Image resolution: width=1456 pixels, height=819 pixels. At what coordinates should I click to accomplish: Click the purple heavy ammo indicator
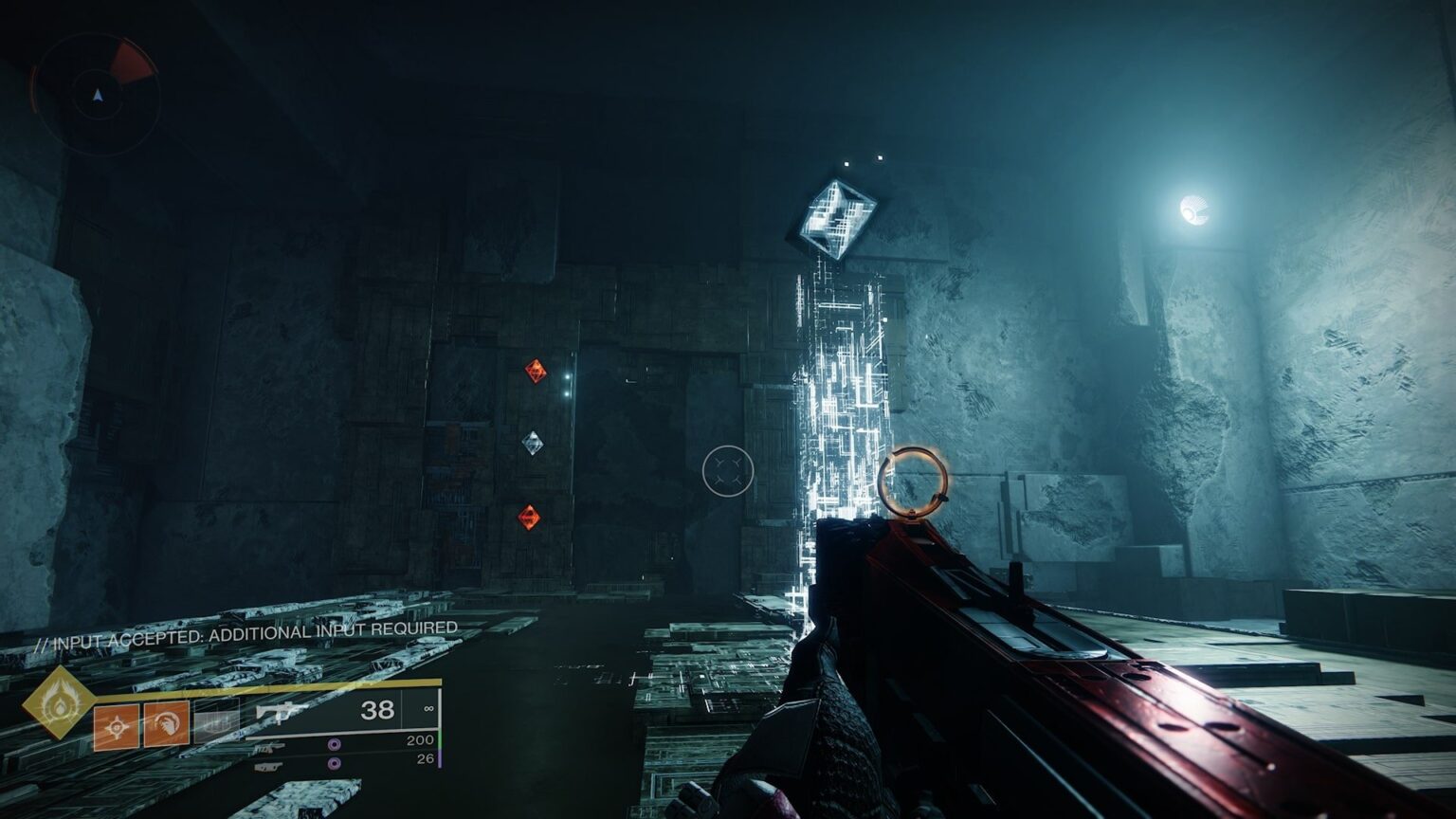click(334, 763)
